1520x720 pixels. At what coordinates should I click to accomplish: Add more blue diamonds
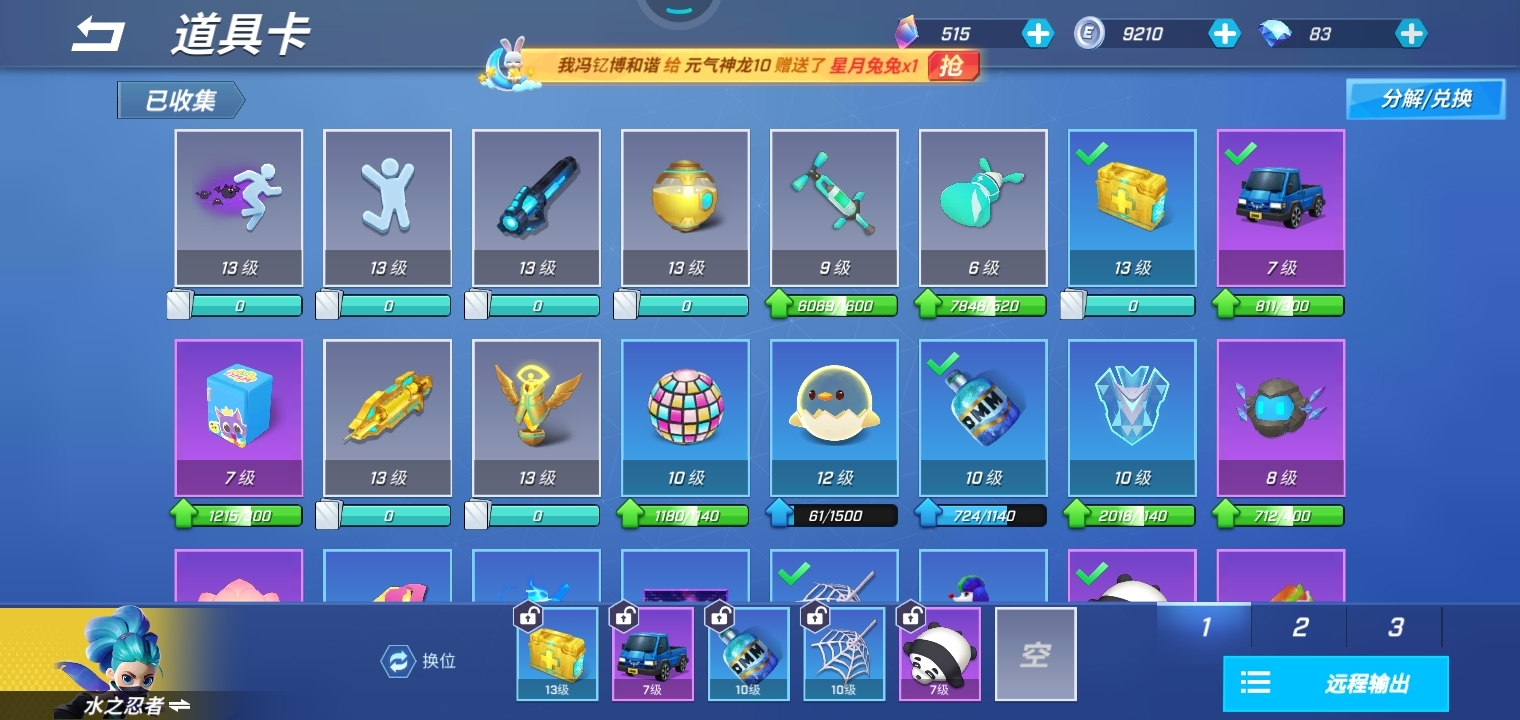point(1410,34)
